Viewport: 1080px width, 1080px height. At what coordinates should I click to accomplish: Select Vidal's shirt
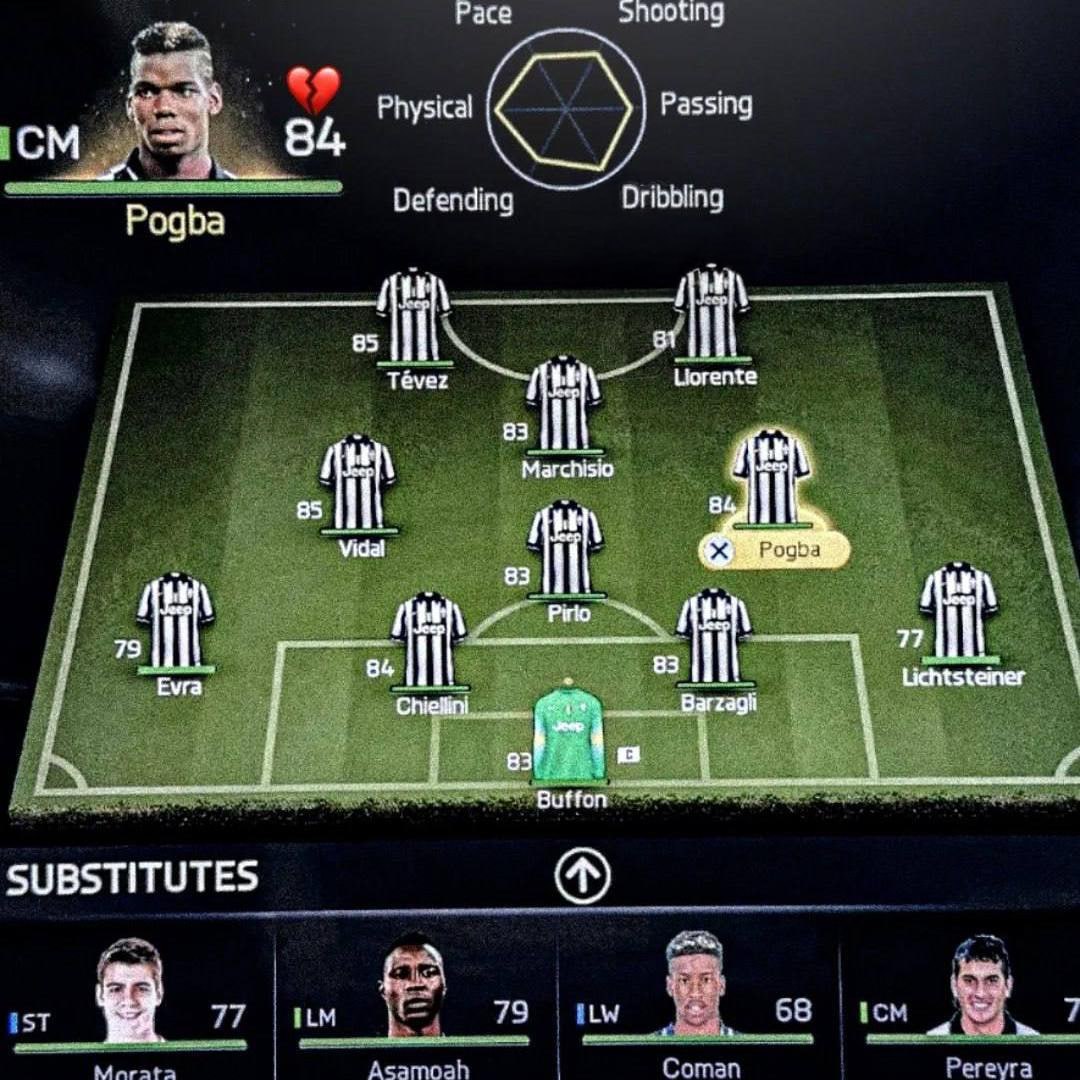point(357,483)
